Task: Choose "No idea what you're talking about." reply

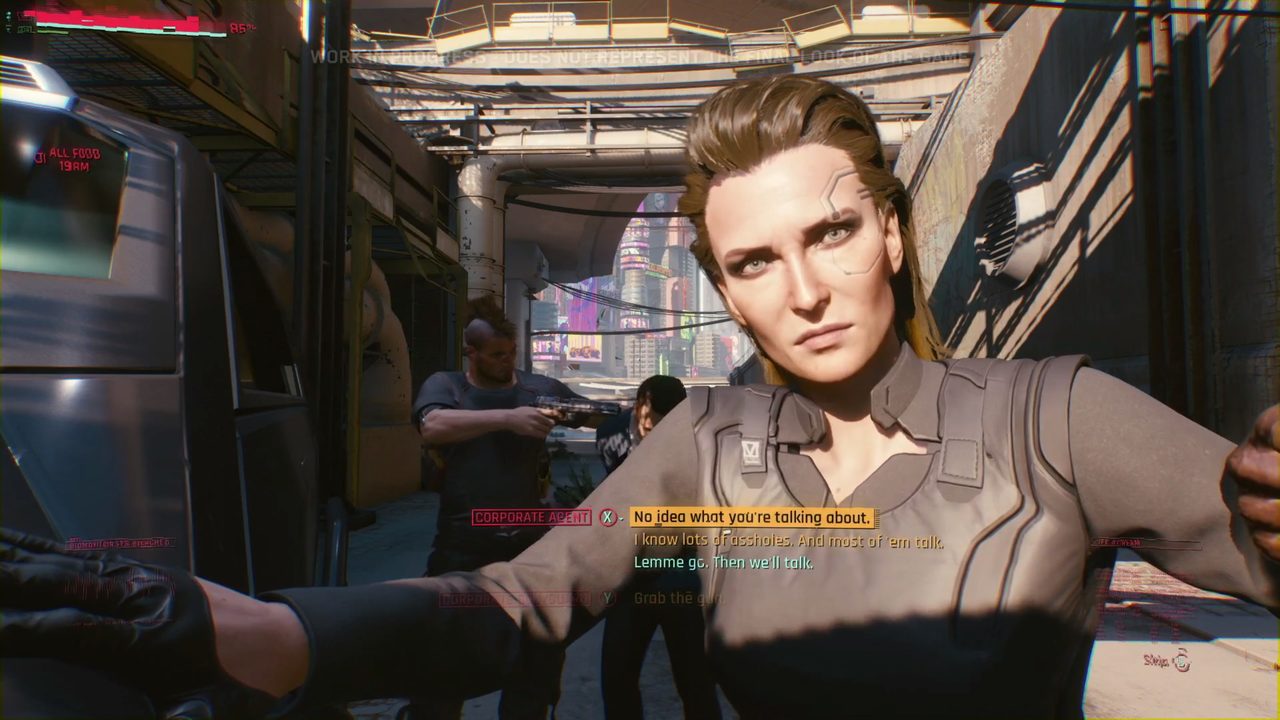Action: (x=753, y=517)
